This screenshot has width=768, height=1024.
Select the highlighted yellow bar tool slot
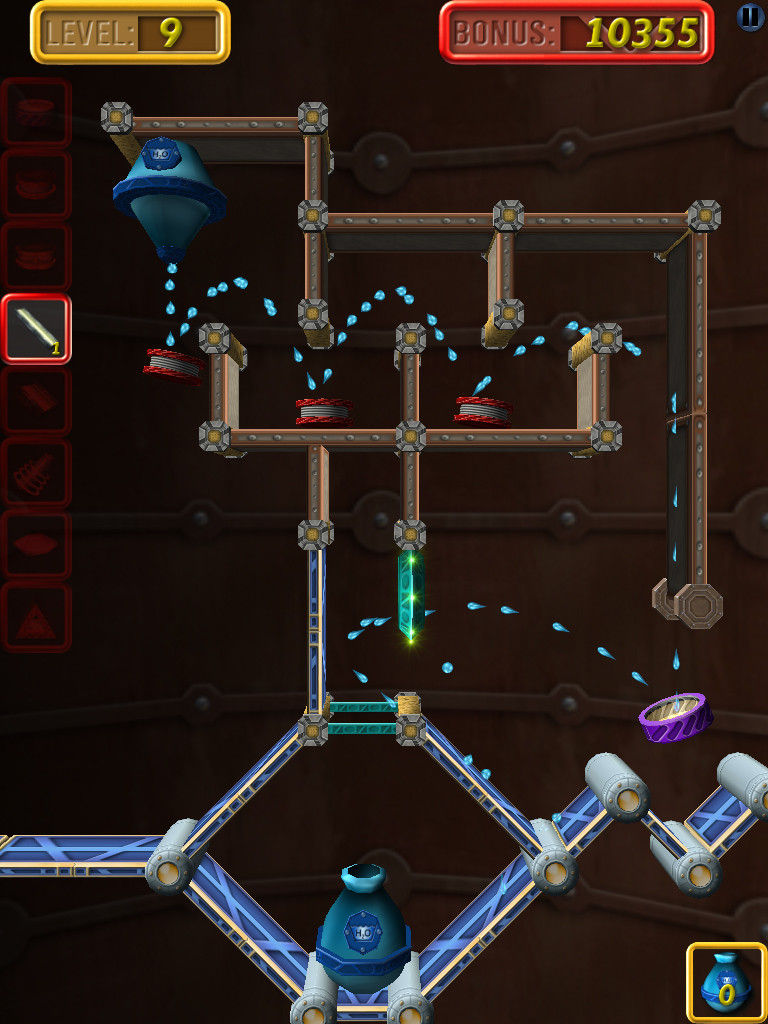coord(36,329)
